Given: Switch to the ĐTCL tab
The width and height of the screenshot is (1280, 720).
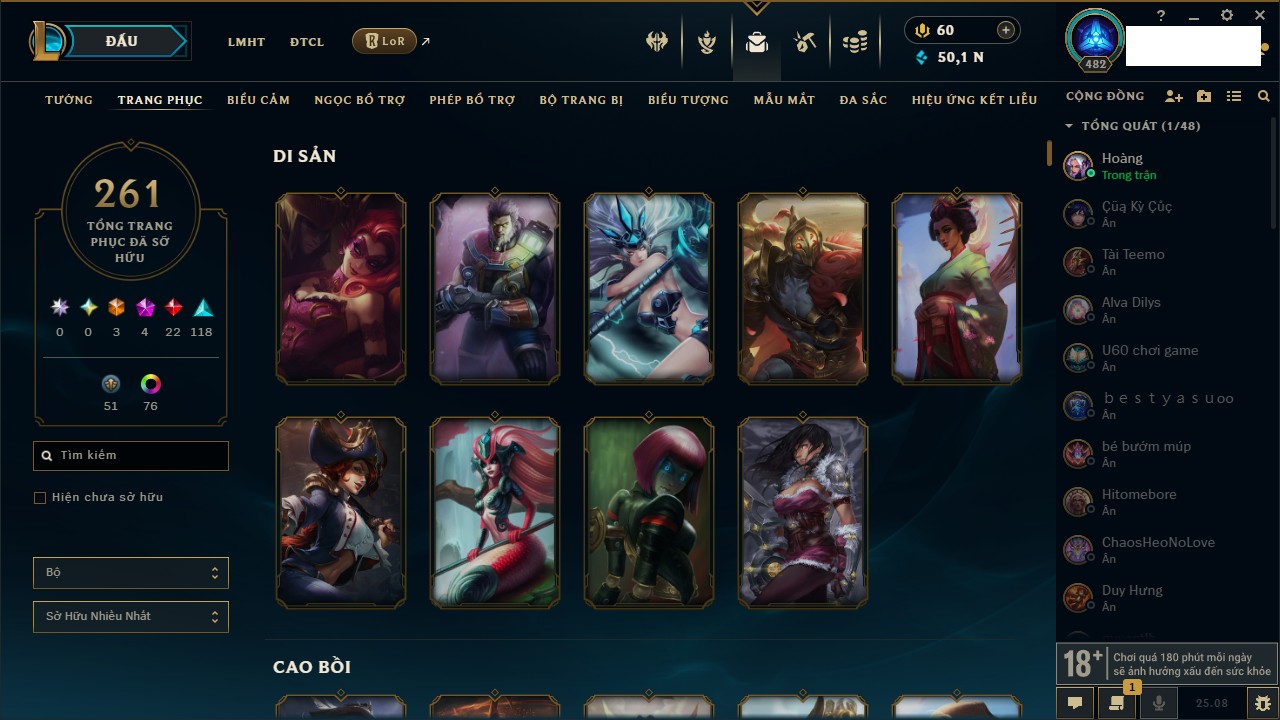Looking at the screenshot, I should [307, 42].
